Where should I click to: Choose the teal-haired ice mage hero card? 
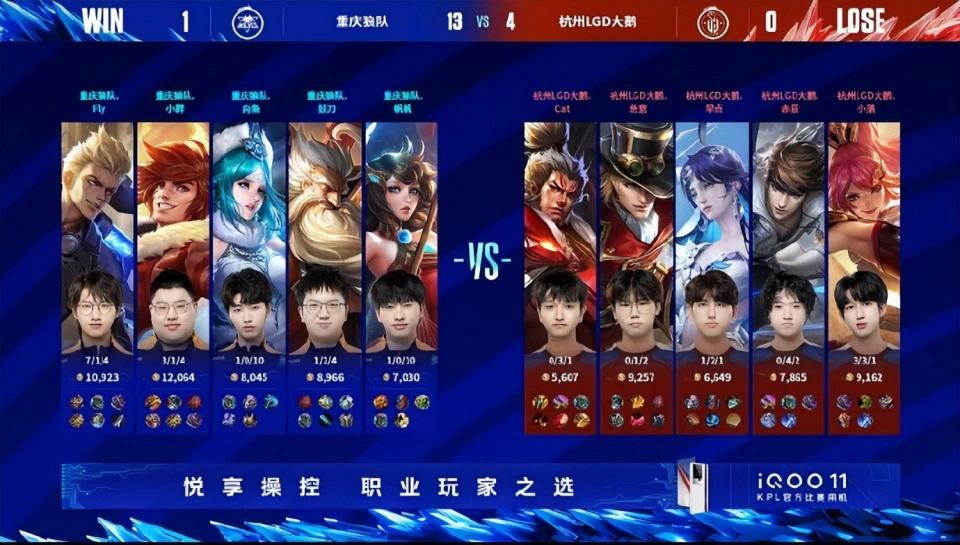[249, 200]
